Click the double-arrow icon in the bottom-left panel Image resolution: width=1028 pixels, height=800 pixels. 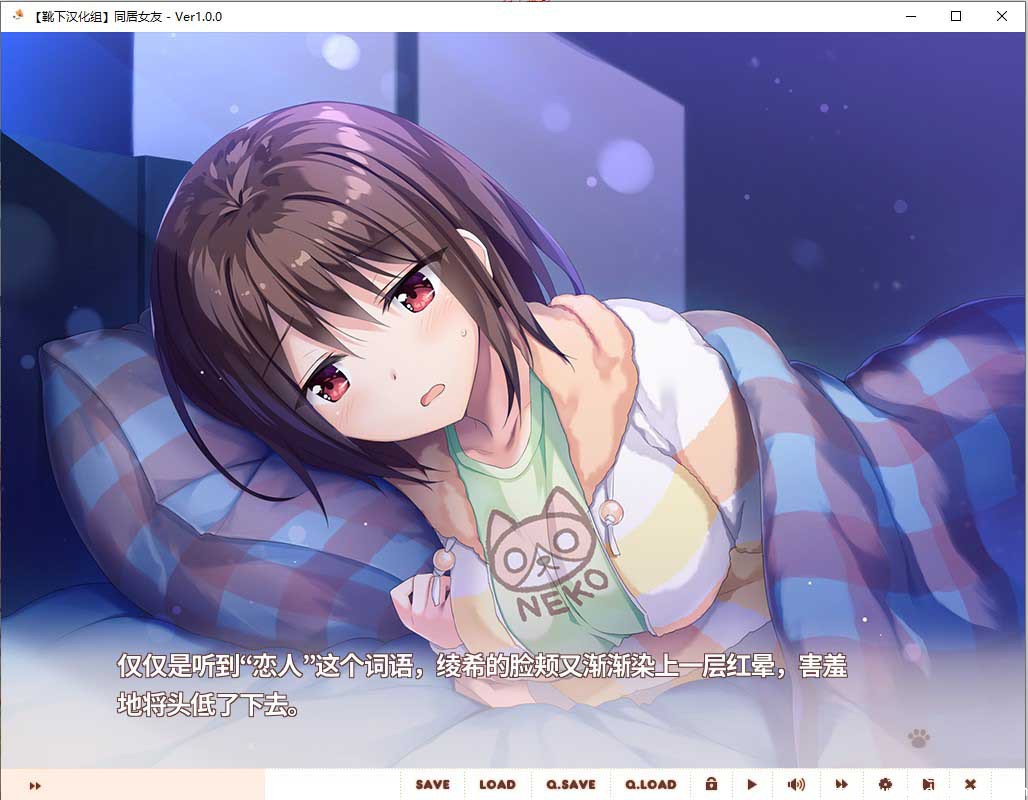35,786
